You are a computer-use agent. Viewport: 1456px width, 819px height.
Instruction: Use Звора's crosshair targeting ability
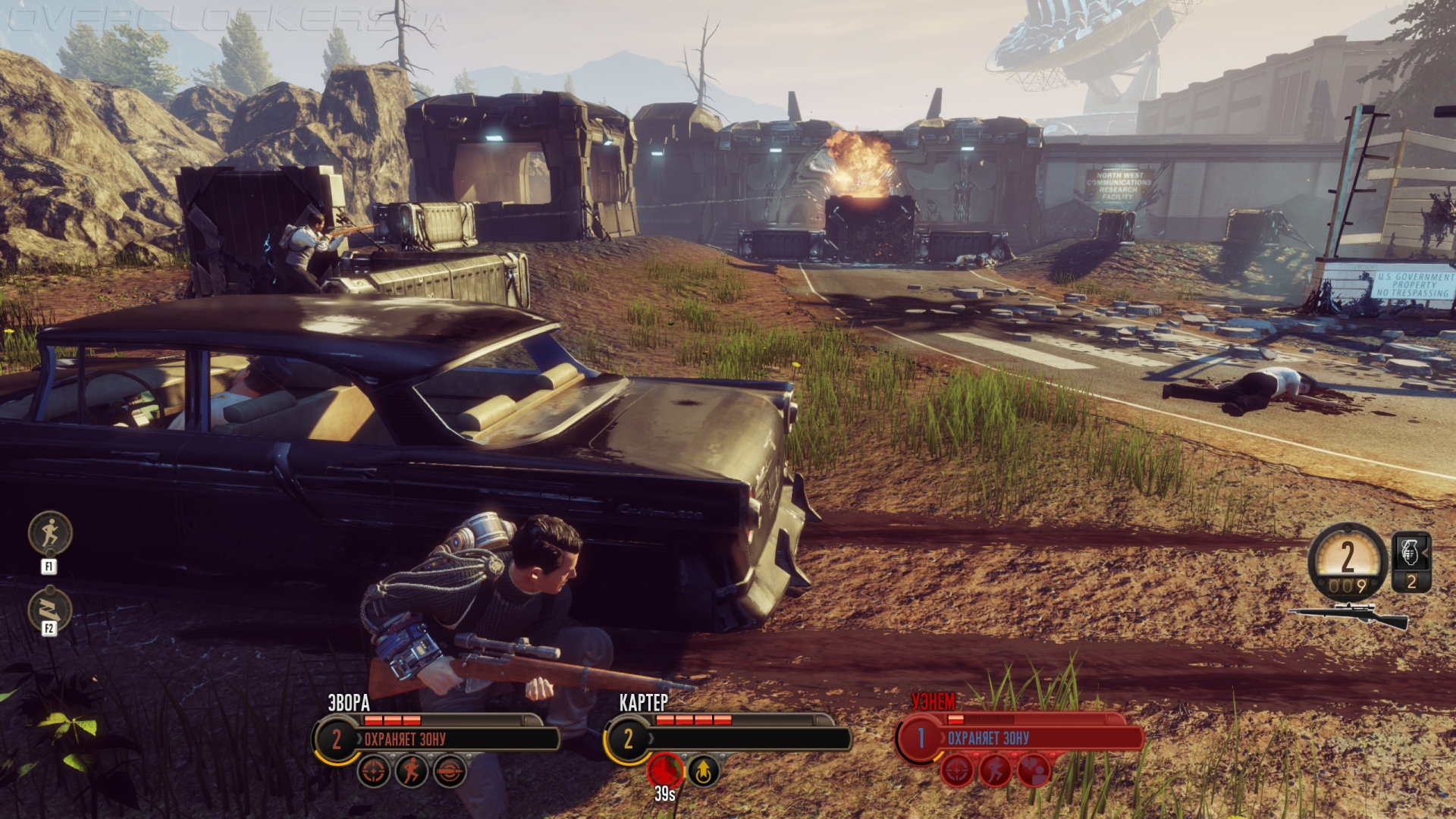pyautogui.click(x=374, y=772)
